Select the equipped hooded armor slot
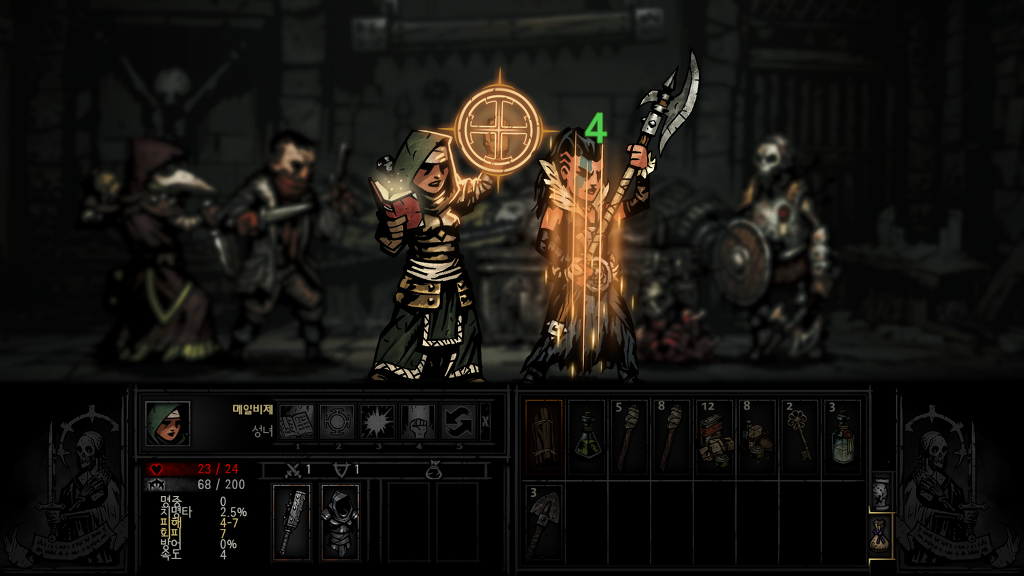The width and height of the screenshot is (1024, 576). click(340, 521)
